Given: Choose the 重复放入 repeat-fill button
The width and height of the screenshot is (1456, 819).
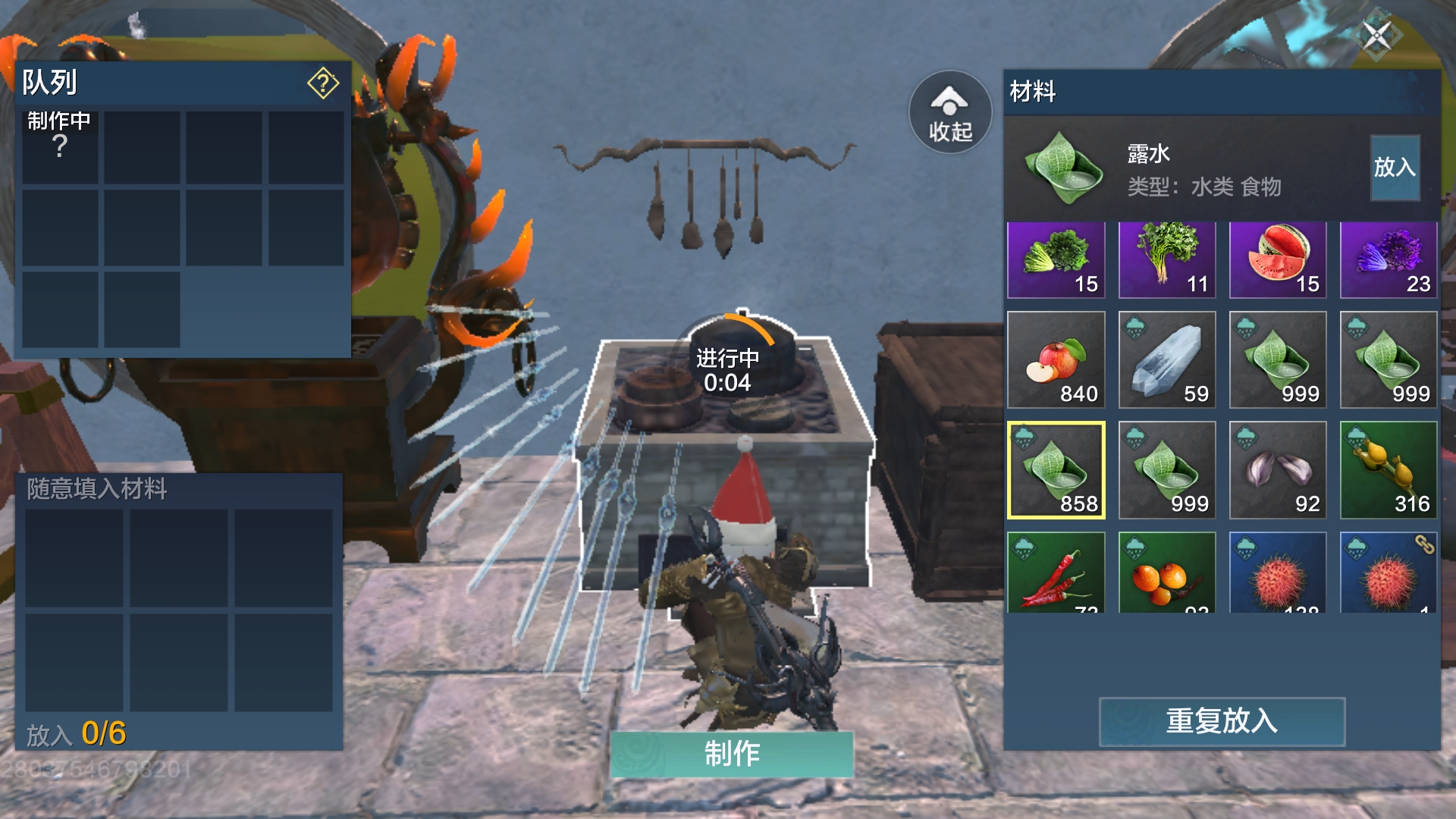Looking at the screenshot, I should coord(1222,721).
